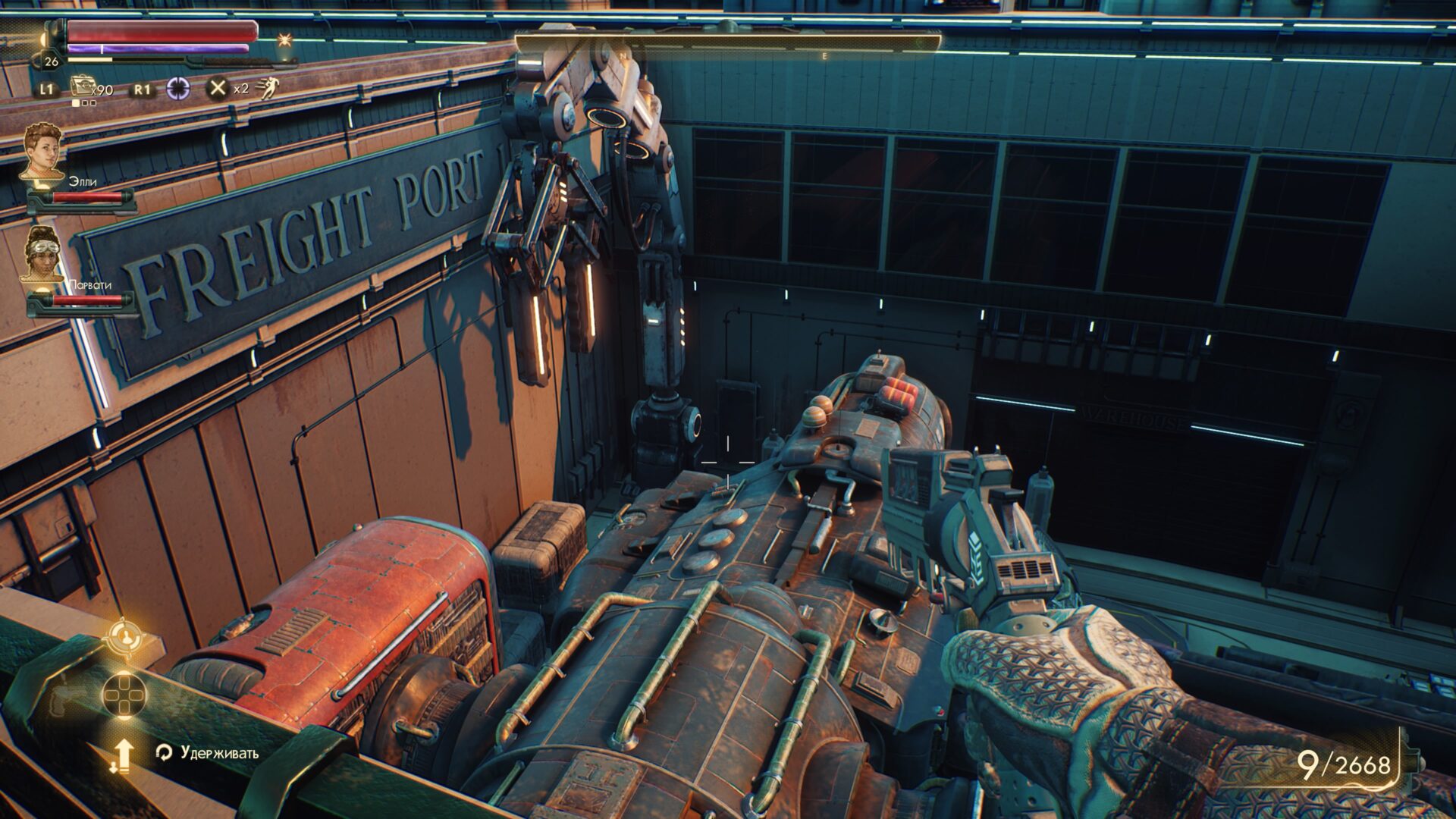Activate the companion target command icon

124,637
